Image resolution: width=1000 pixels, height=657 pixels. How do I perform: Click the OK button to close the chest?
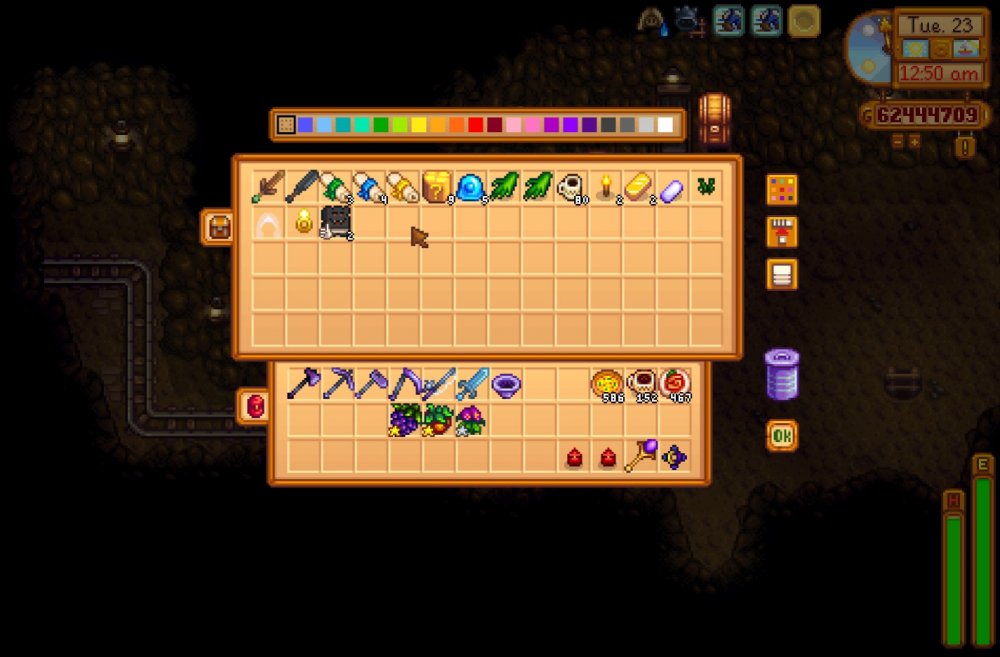click(x=782, y=436)
